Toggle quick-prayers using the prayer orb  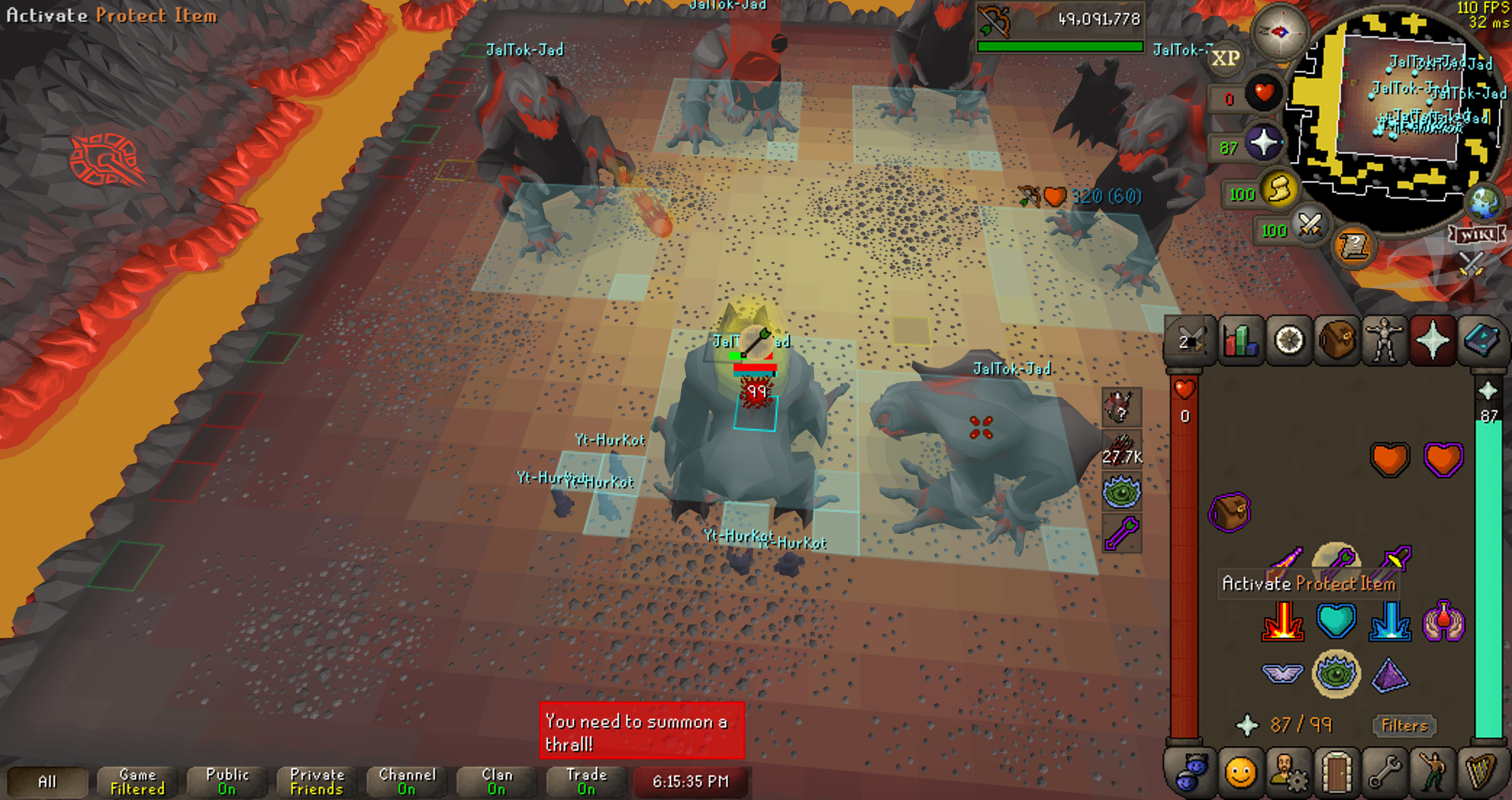coord(1263,143)
